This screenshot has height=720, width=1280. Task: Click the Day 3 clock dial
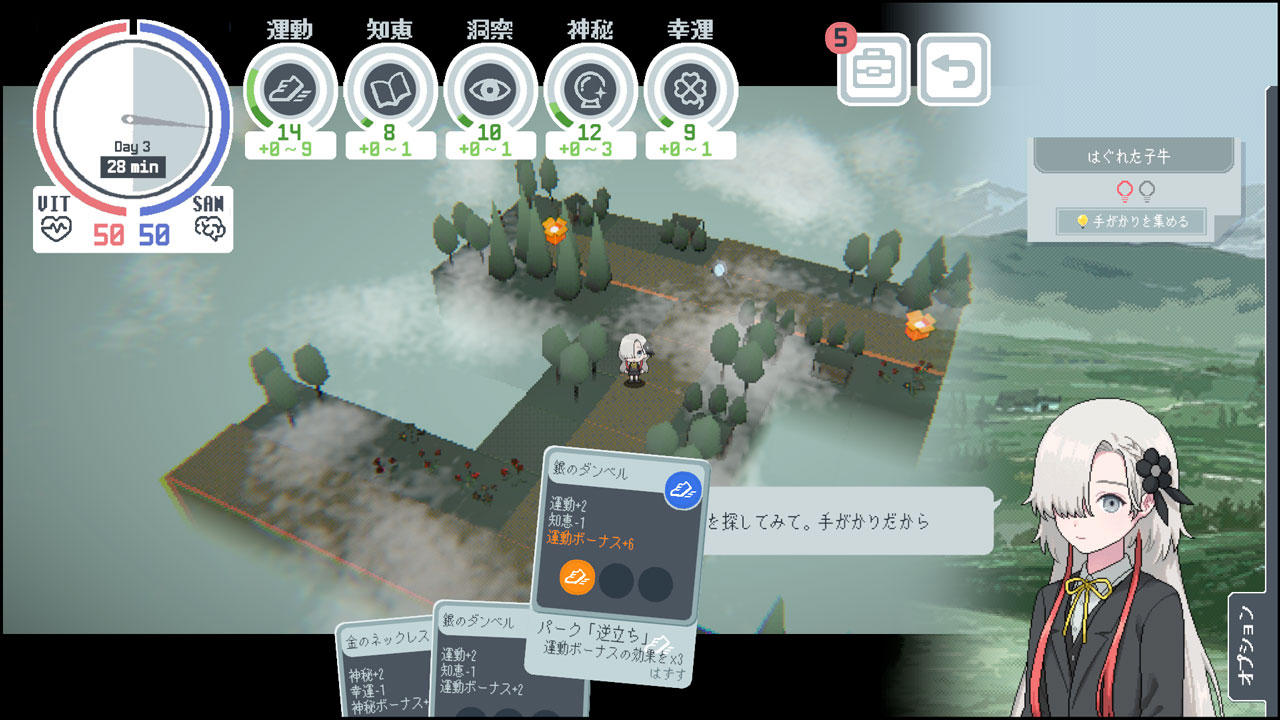coord(130,120)
